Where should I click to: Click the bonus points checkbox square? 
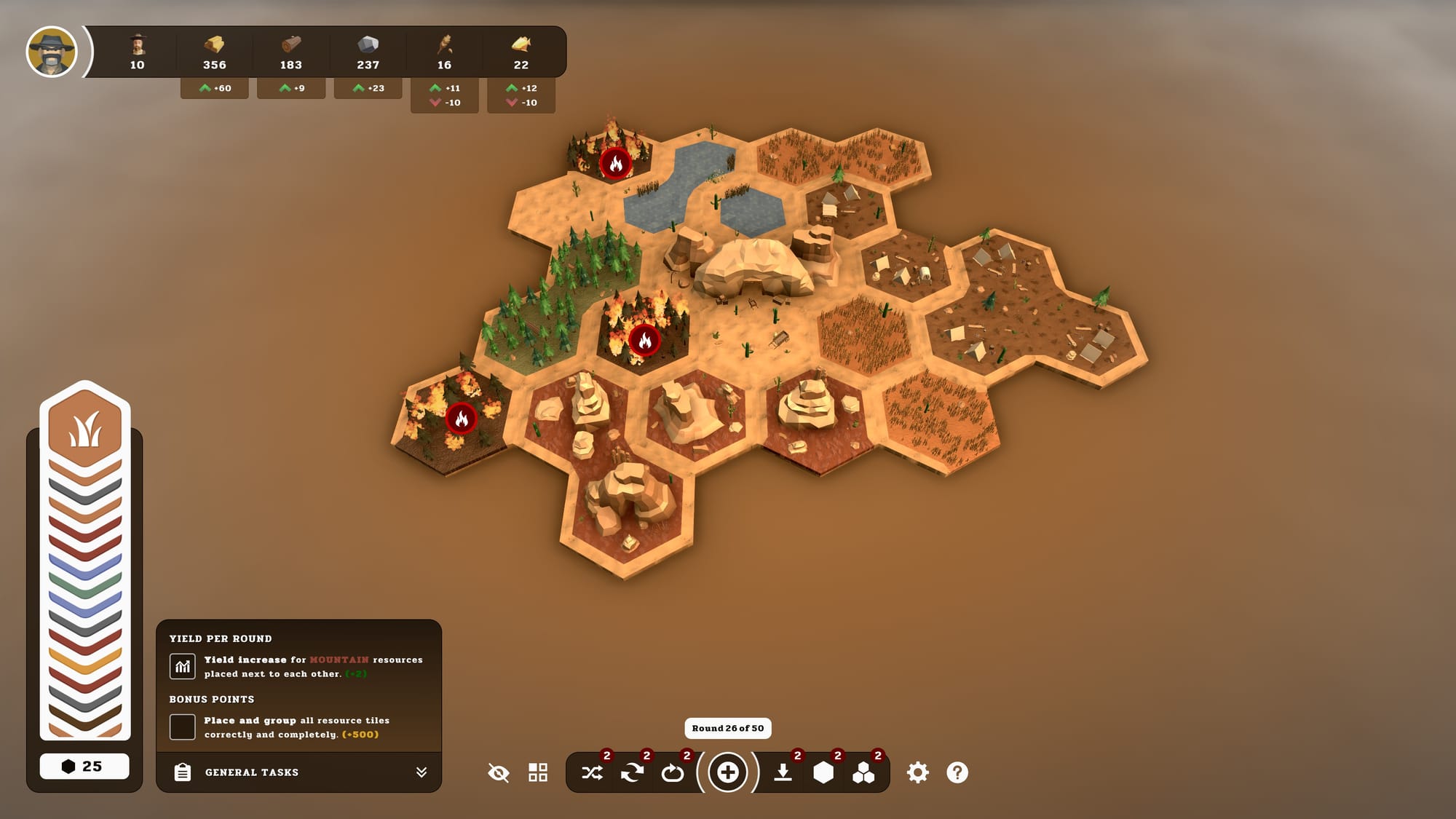pyautogui.click(x=182, y=727)
